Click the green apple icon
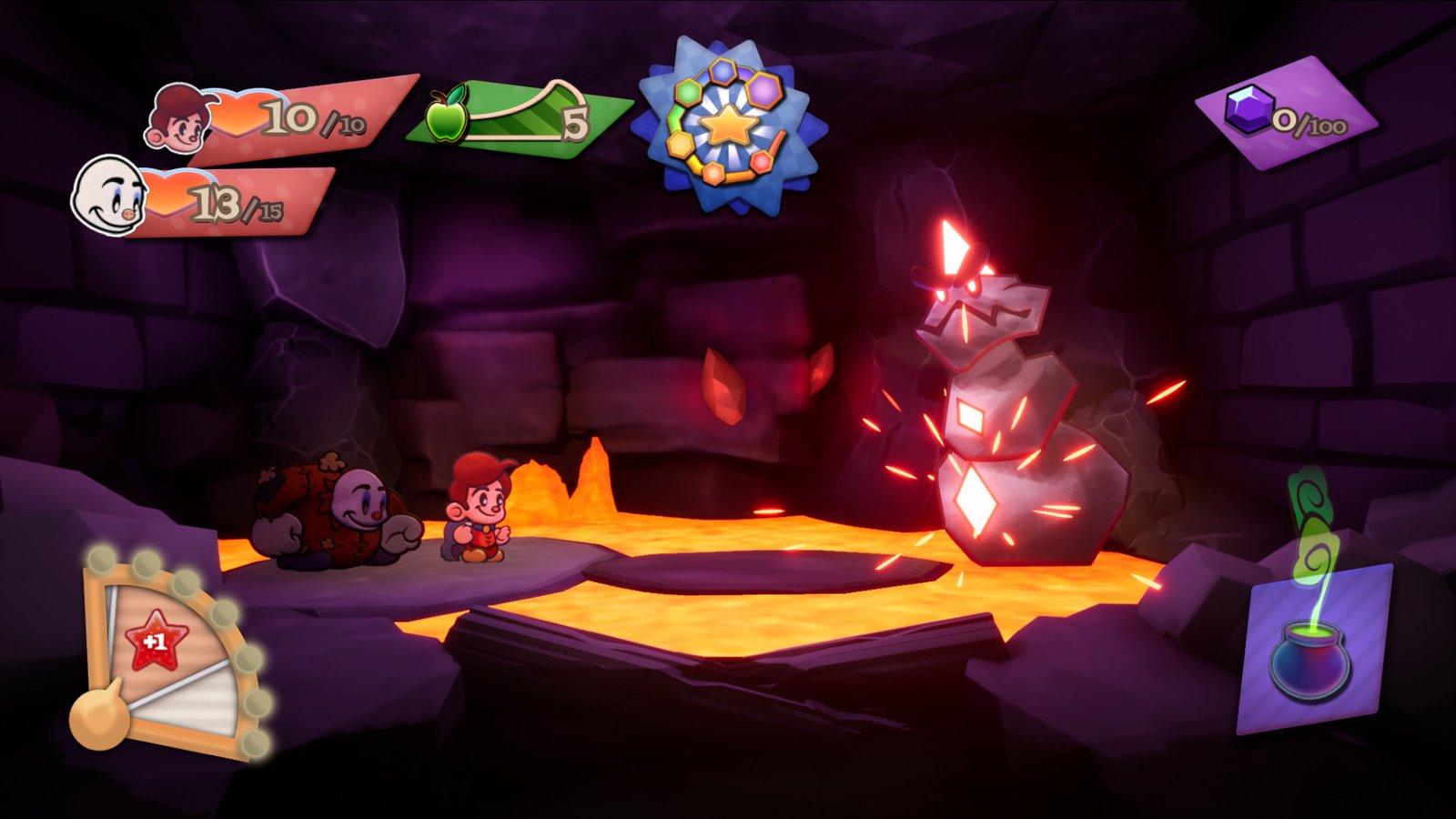 447,116
